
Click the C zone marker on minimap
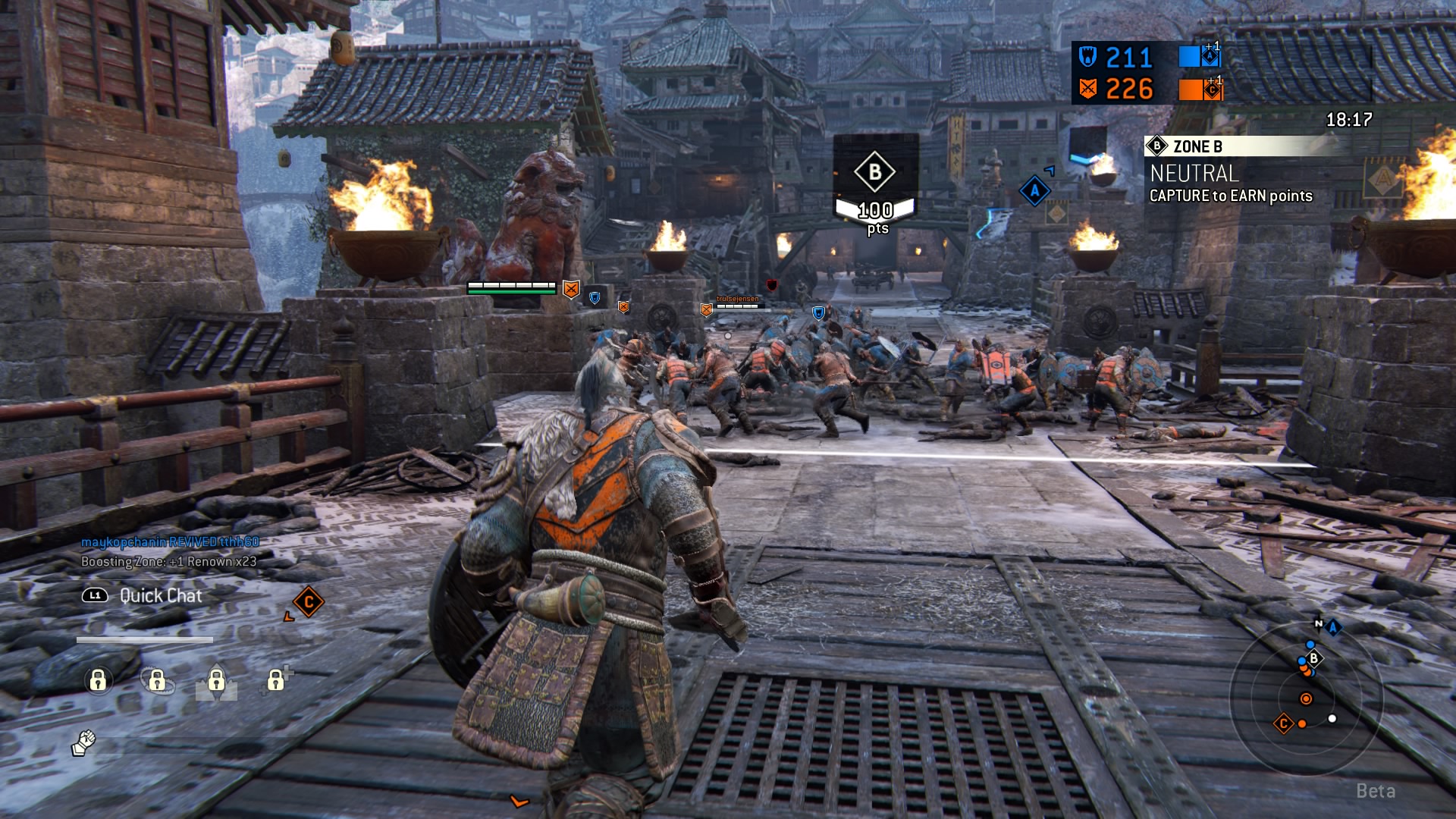click(x=1283, y=723)
